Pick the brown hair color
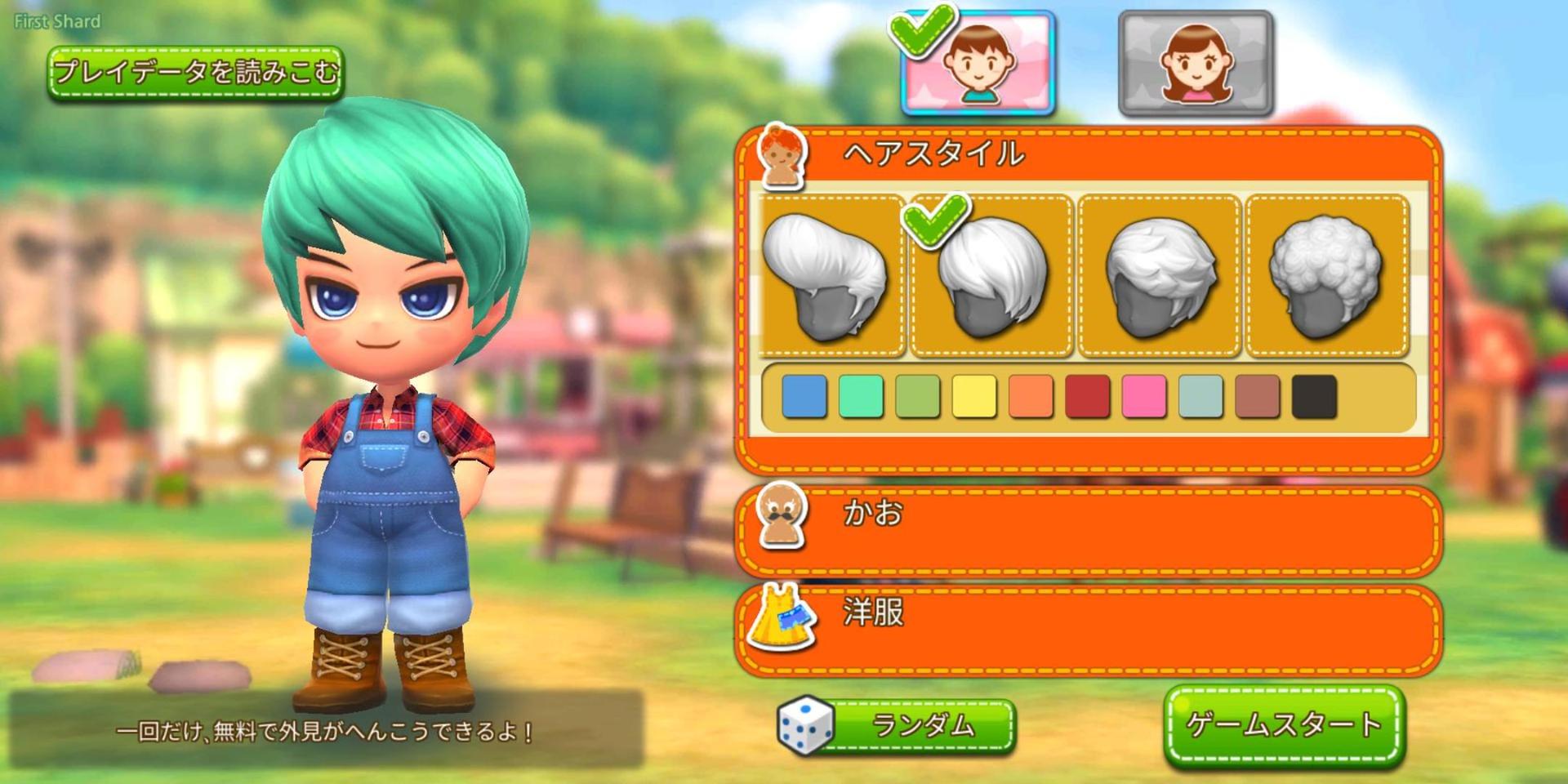 click(1258, 396)
